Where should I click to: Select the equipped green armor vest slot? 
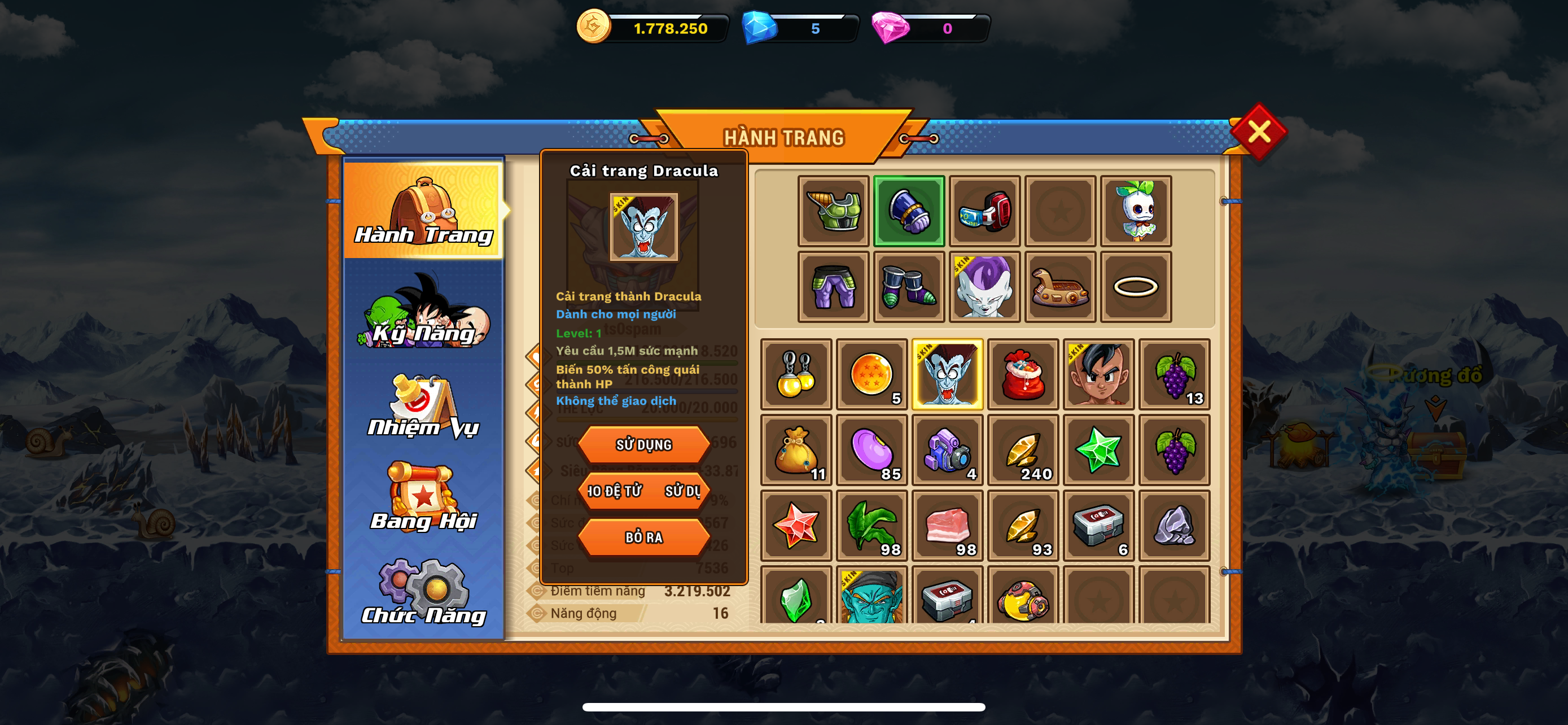click(833, 211)
